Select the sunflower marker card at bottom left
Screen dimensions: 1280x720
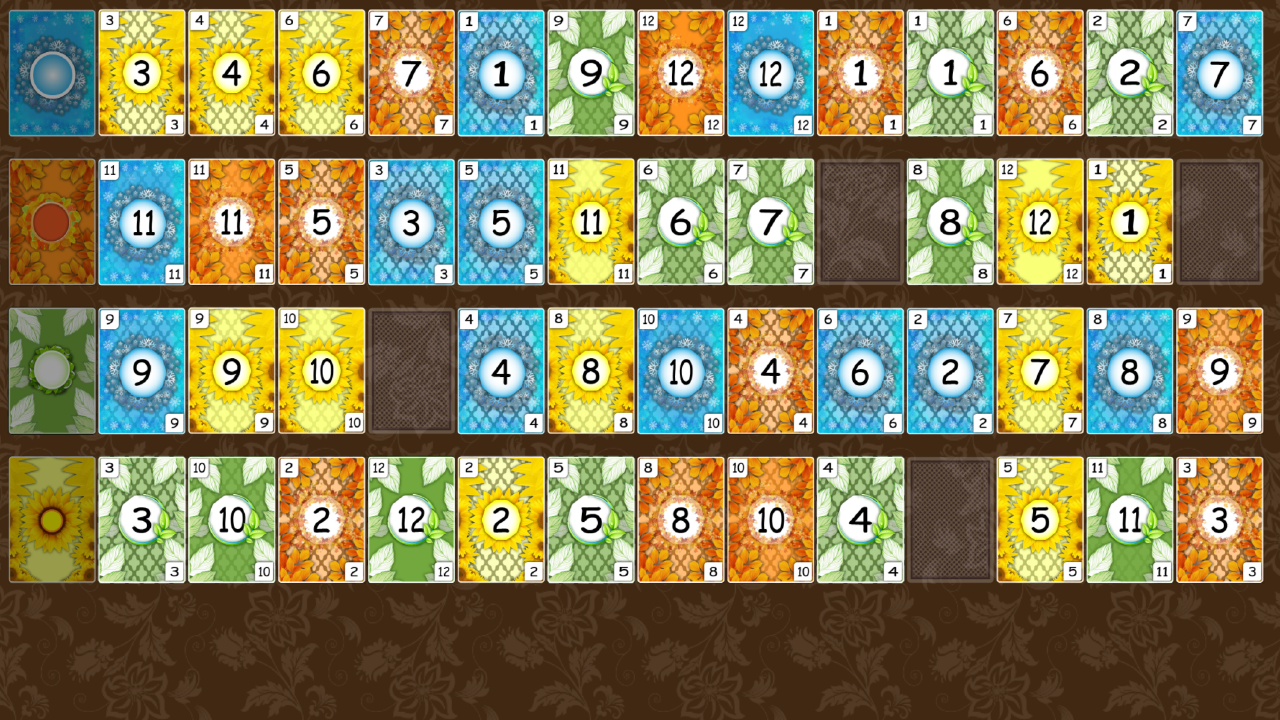click(x=52, y=519)
